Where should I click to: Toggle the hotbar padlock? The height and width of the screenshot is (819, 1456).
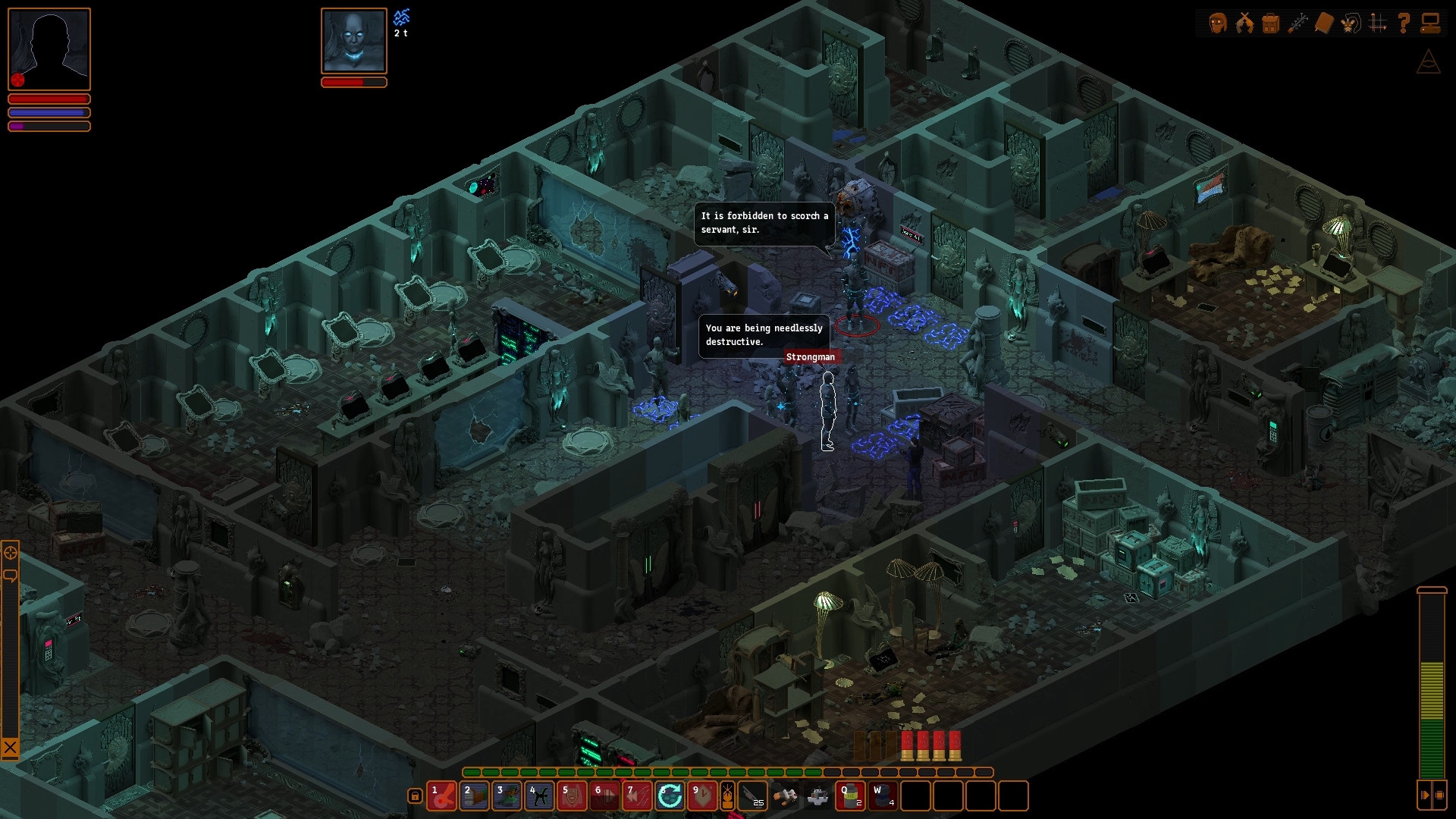coord(415,795)
